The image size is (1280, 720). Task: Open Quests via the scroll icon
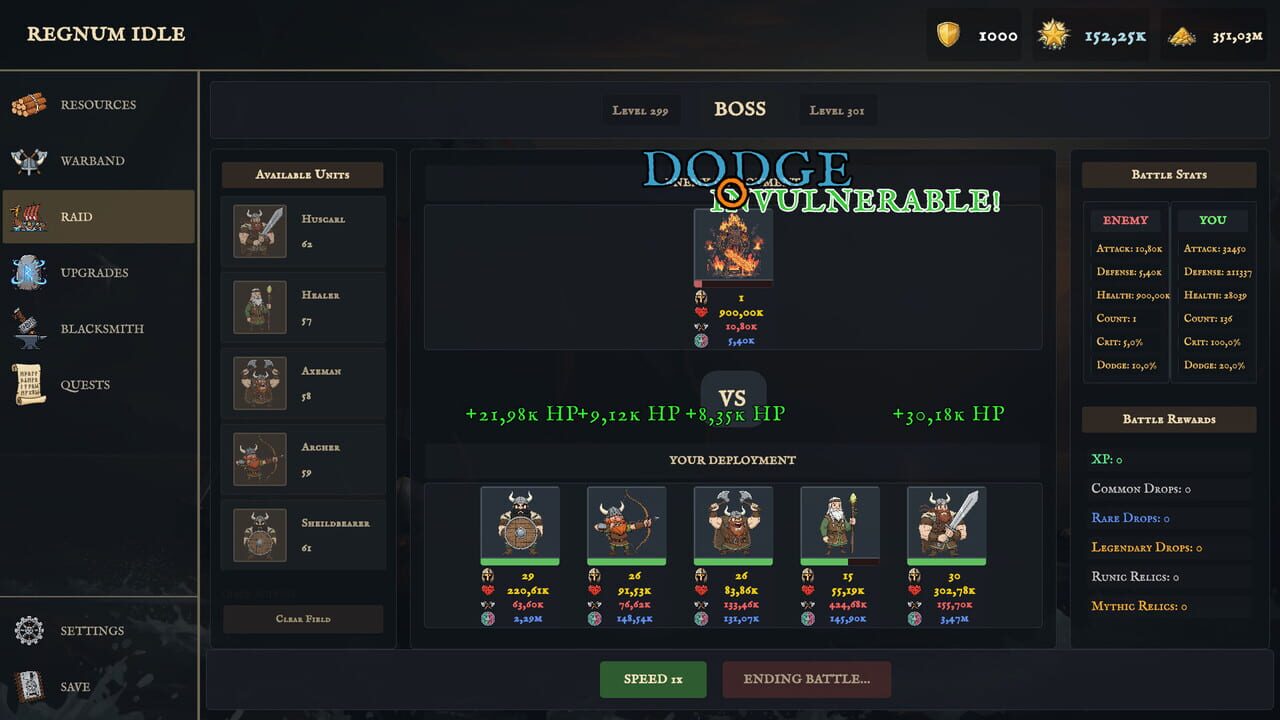pos(30,384)
